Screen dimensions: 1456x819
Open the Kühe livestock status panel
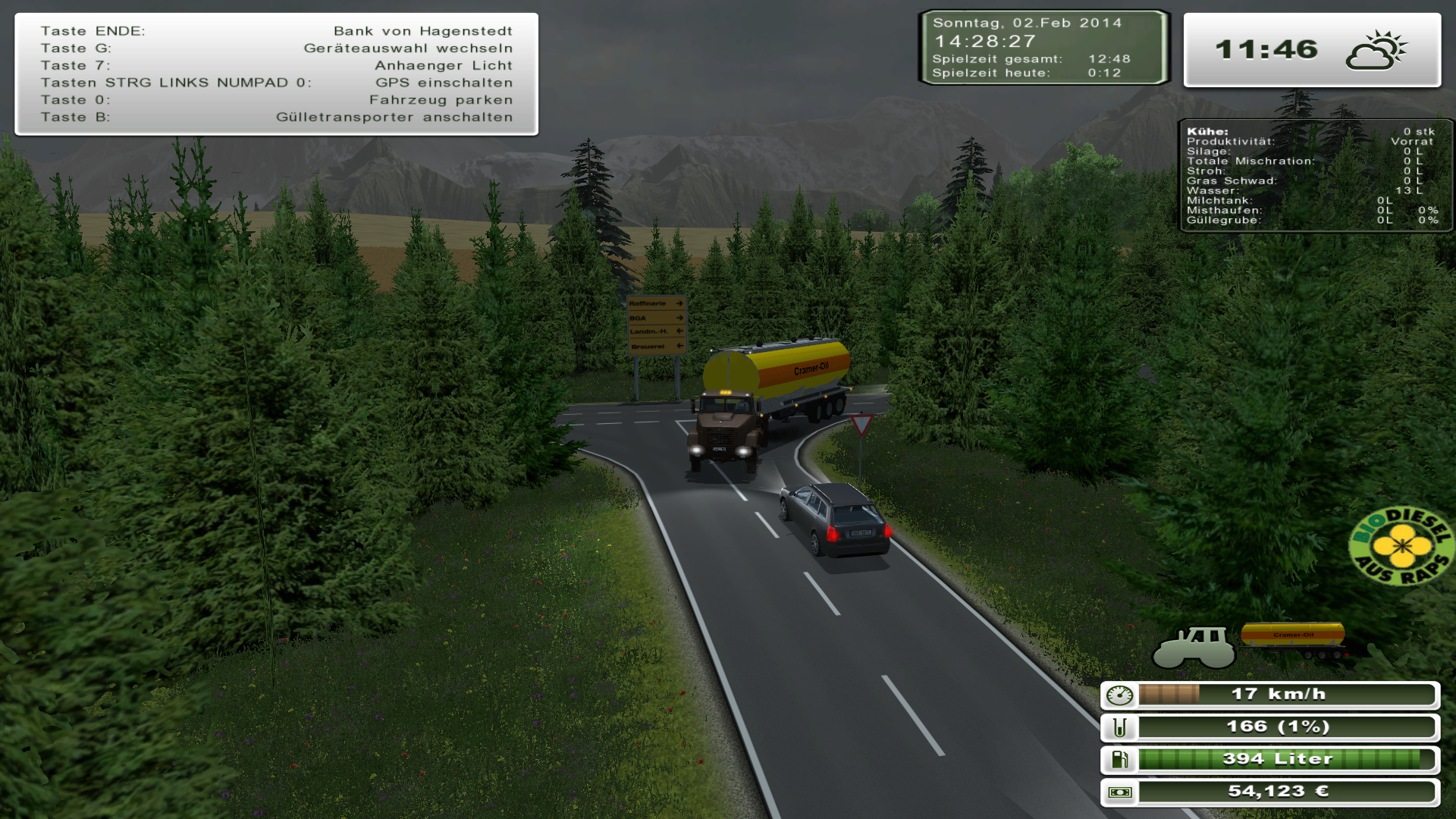tap(1314, 175)
